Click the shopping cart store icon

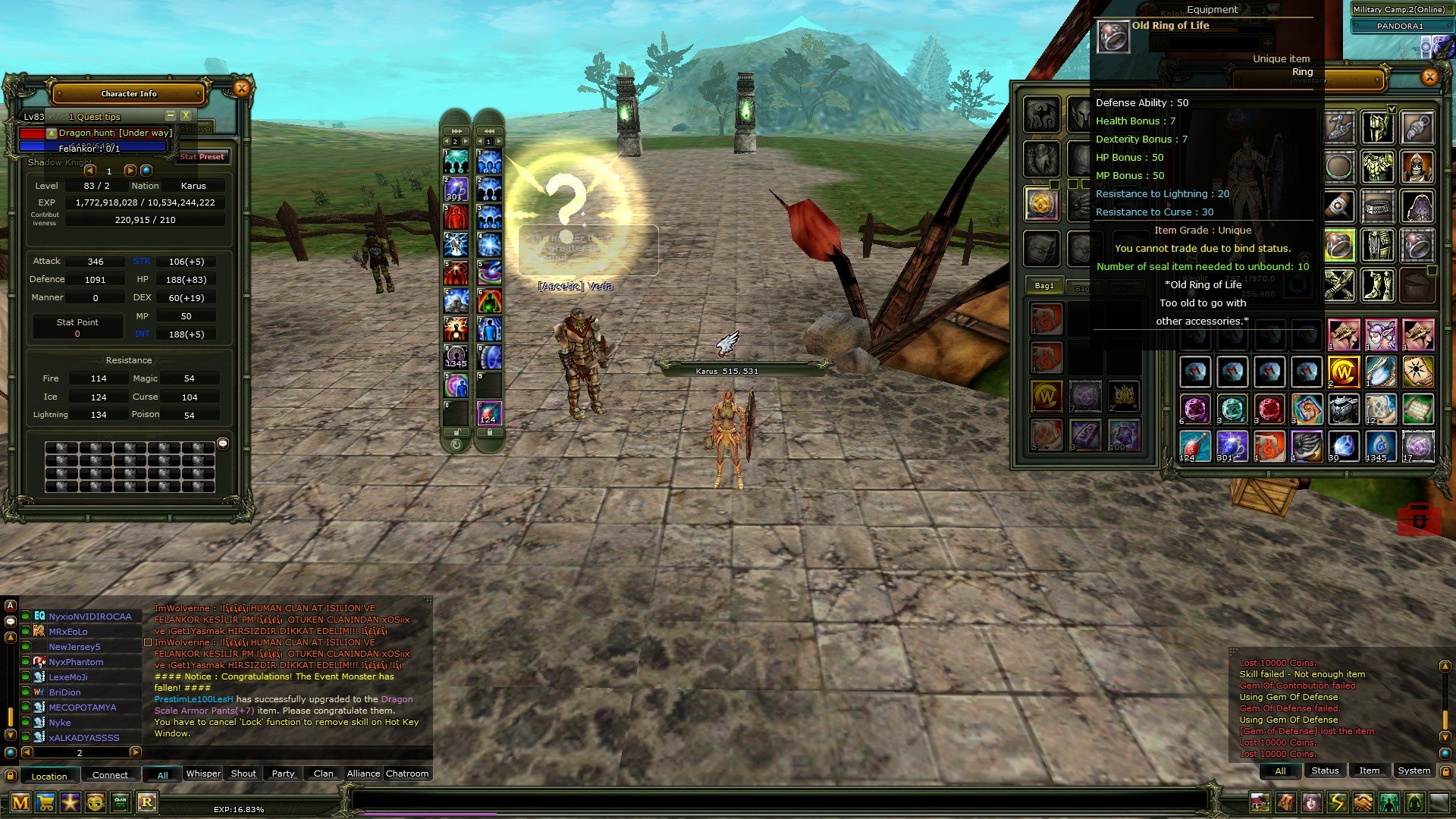[45, 802]
